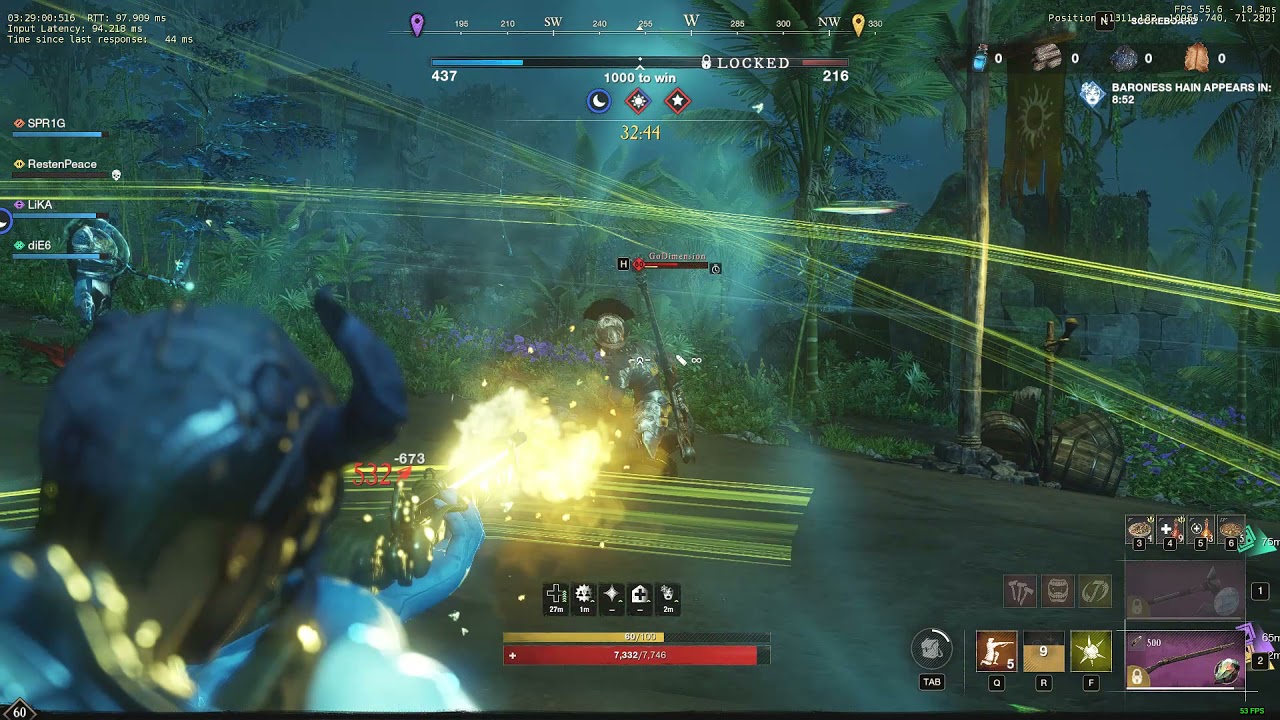Click the moon capture point indicator
Viewport: 1280px width, 720px height.
click(x=599, y=101)
